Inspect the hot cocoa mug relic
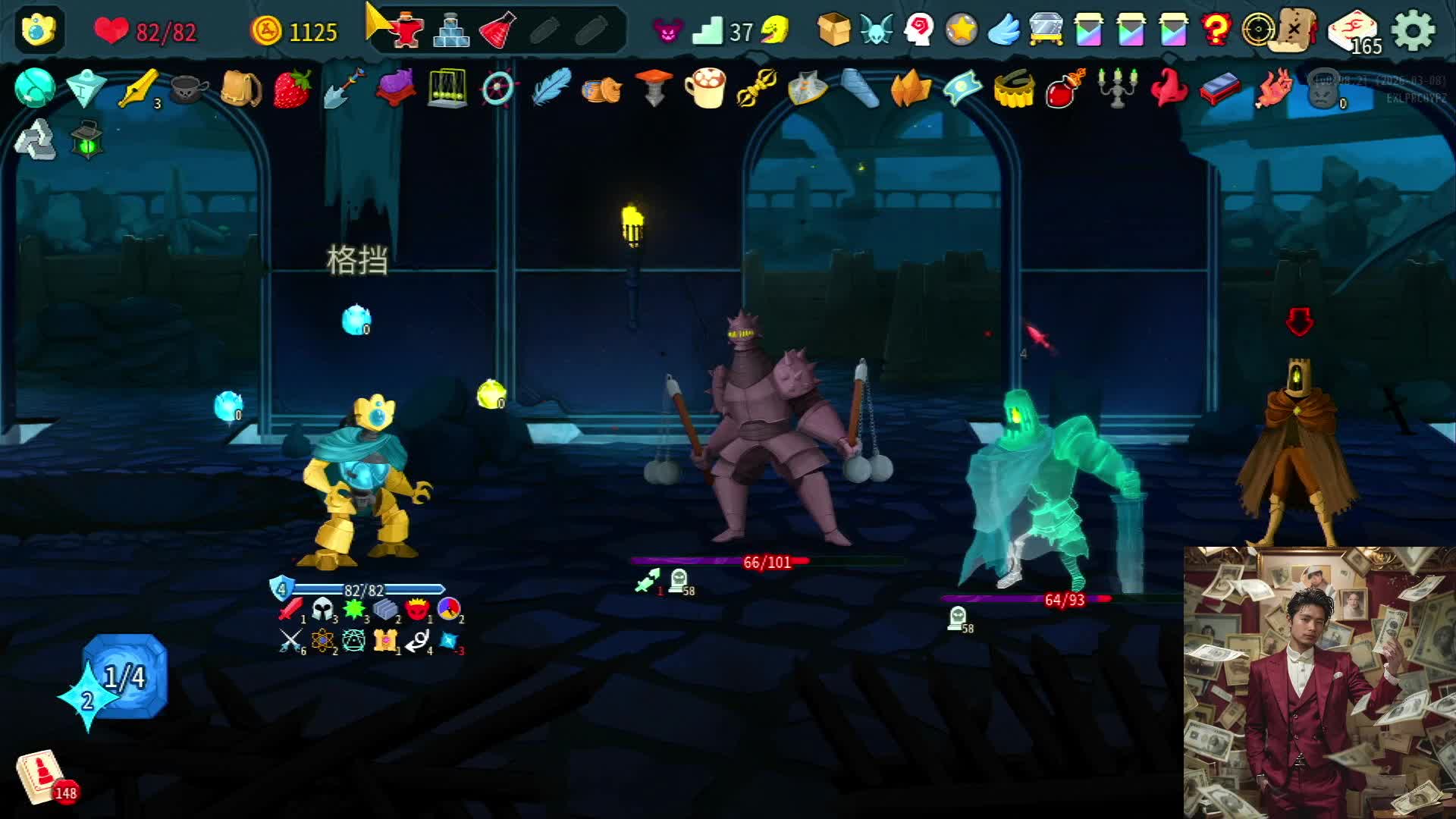Image resolution: width=1456 pixels, height=819 pixels. [x=705, y=88]
